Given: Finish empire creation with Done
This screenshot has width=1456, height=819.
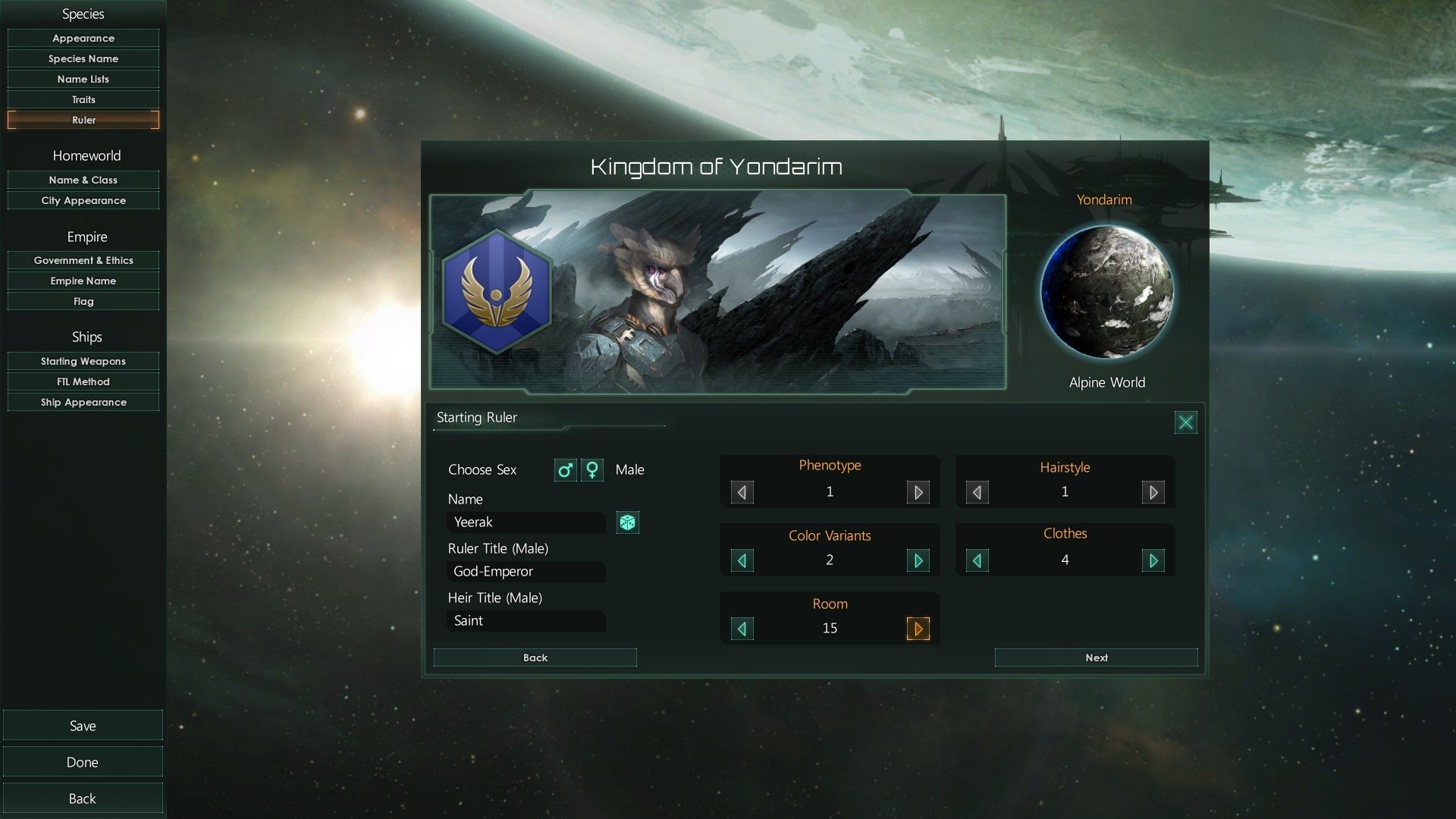Looking at the screenshot, I should pos(83,762).
